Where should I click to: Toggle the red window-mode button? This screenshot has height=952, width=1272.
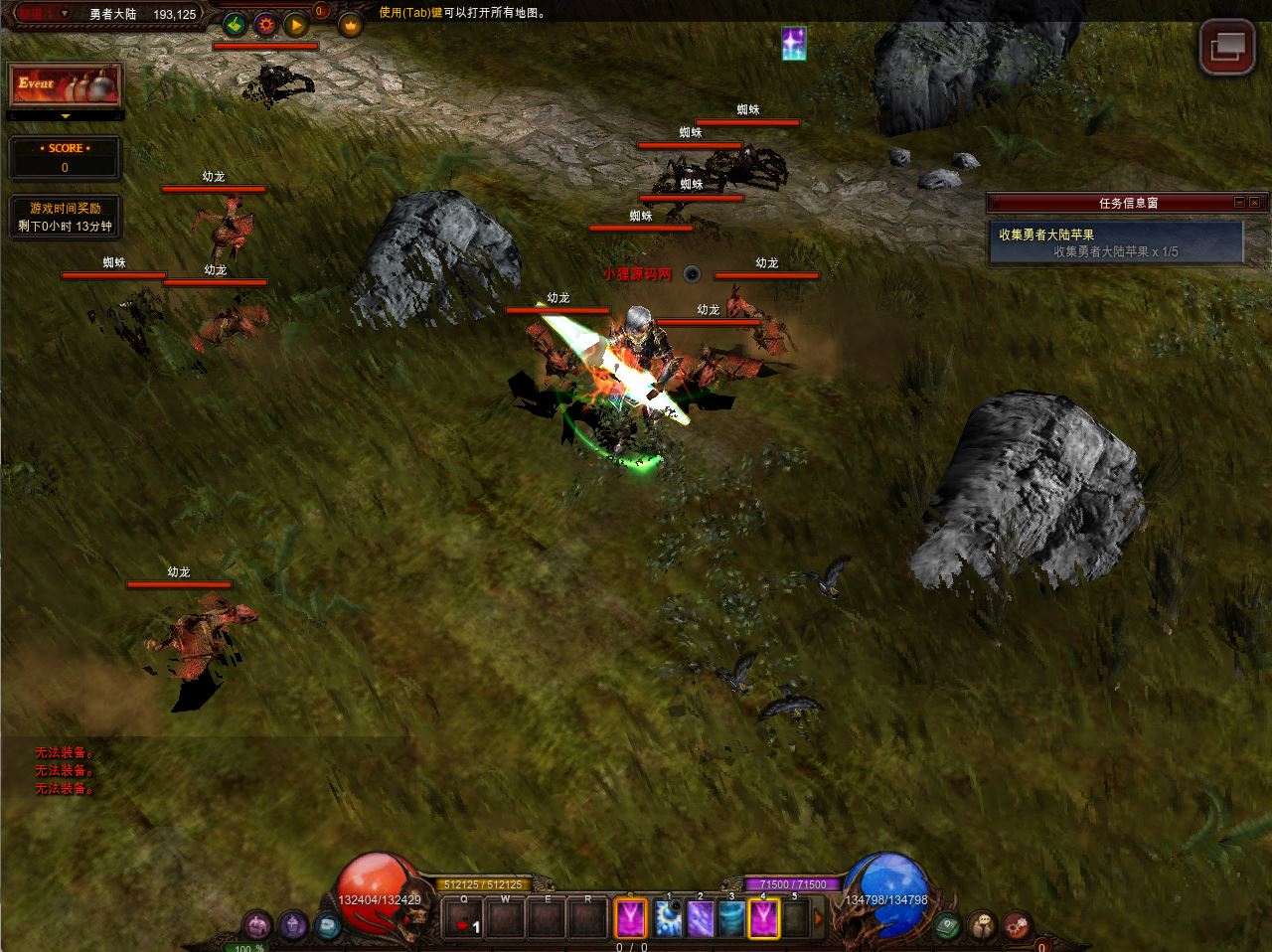coord(1226,46)
